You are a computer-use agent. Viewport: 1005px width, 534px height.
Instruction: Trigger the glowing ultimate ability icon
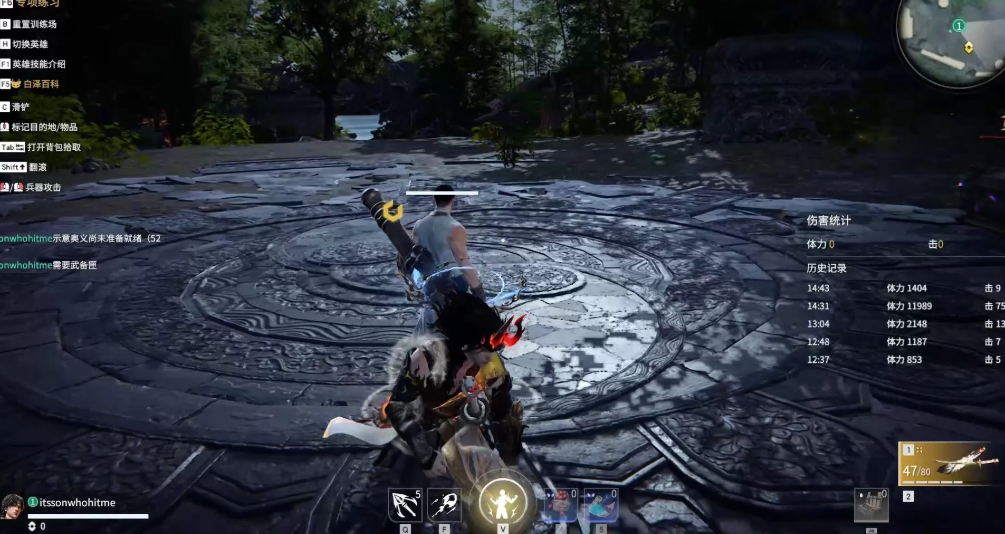502,500
